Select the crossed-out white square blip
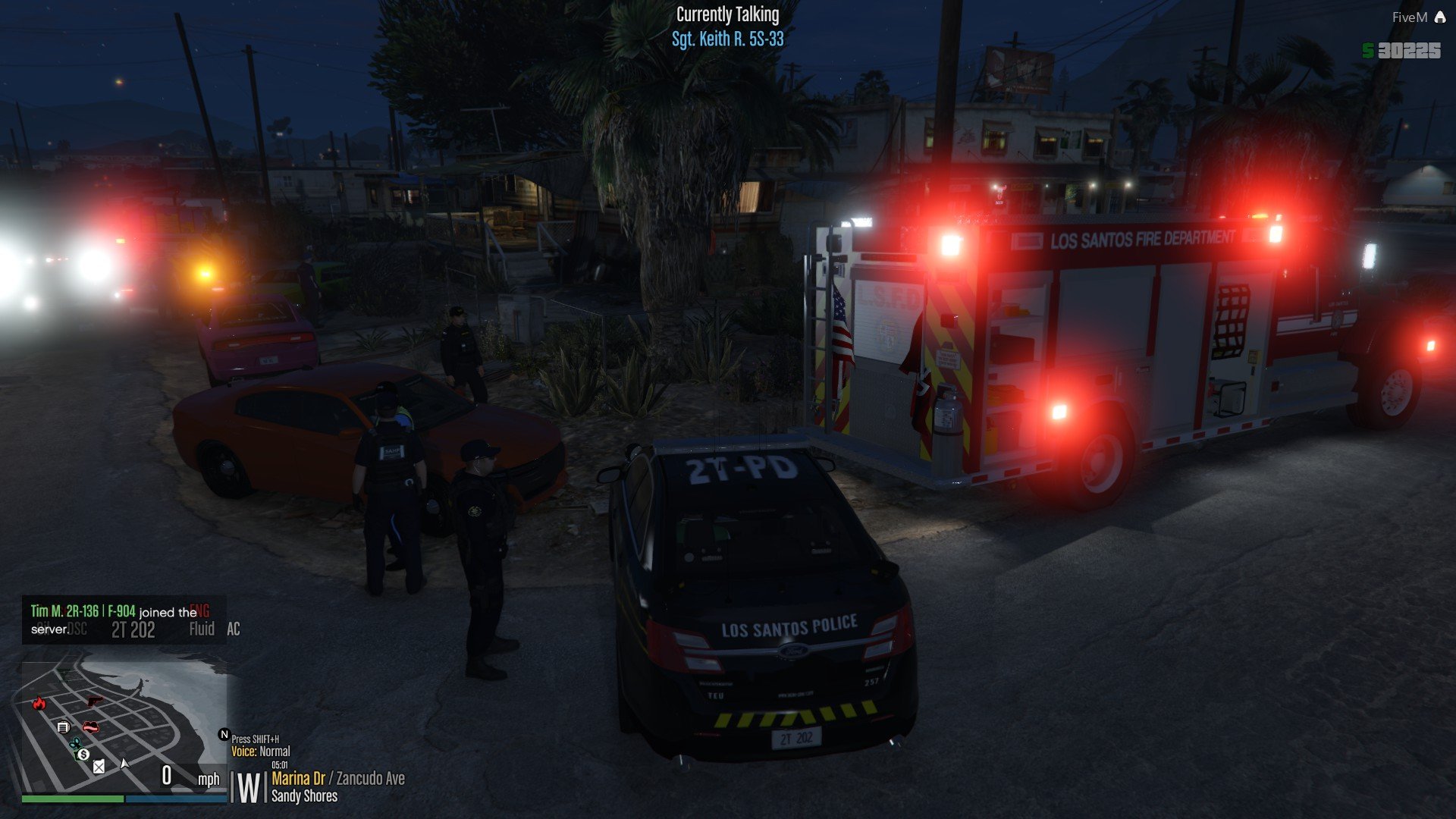 (x=99, y=767)
